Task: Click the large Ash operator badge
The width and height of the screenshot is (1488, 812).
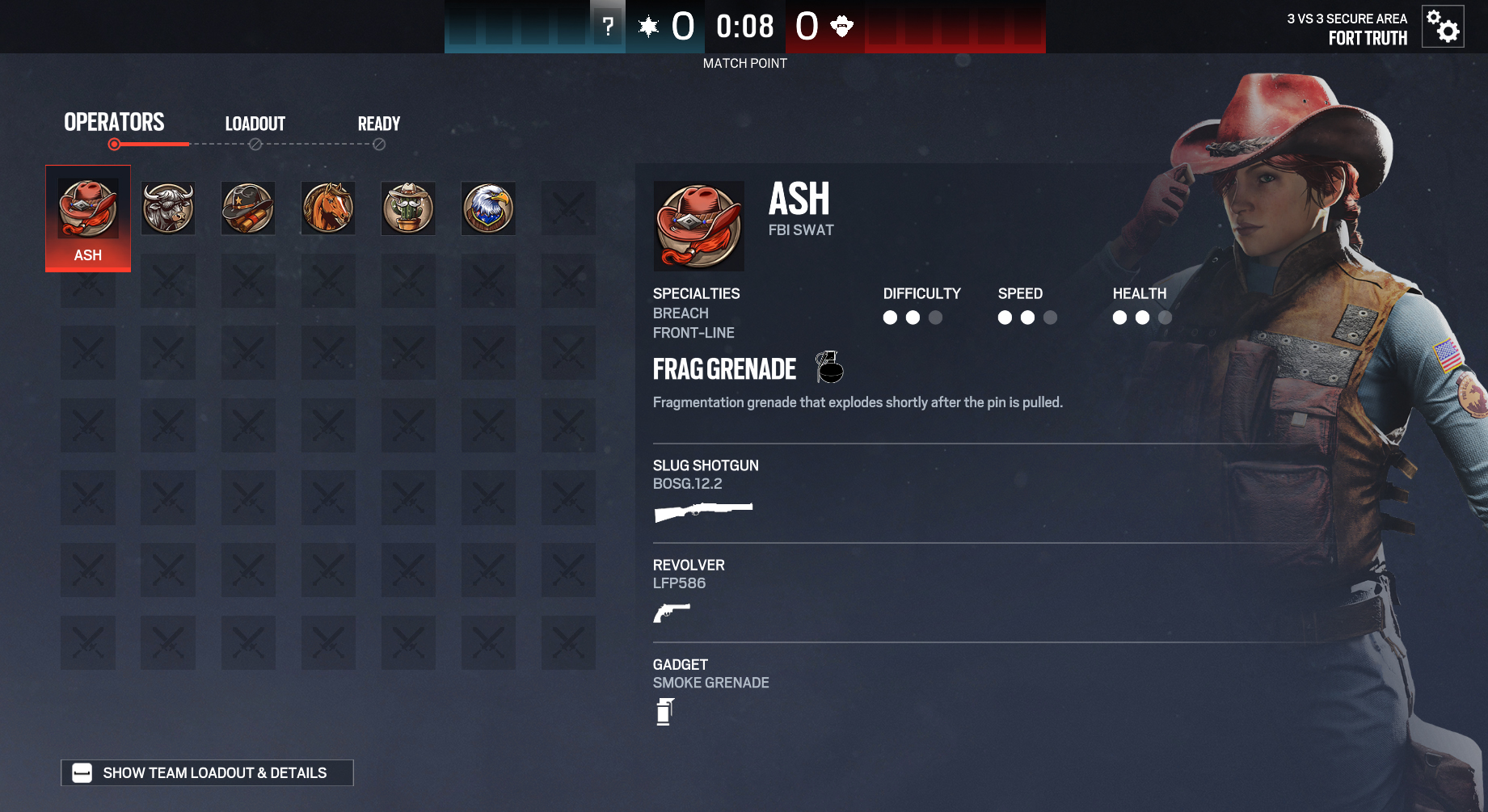Action: 699,226
